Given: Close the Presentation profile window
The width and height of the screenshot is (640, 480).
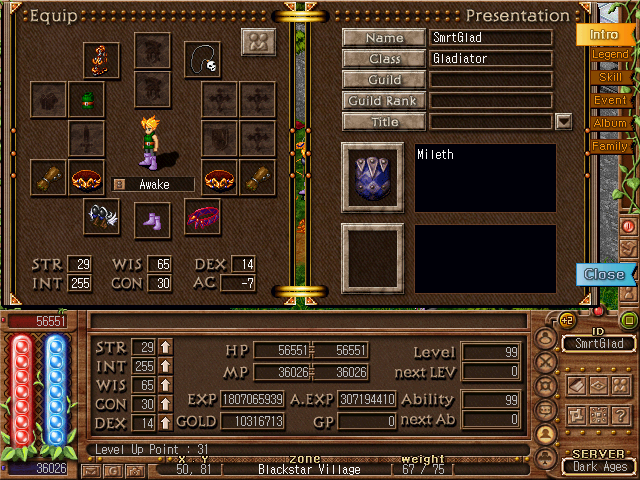Looking at the screenshot, I should point(604,274).
